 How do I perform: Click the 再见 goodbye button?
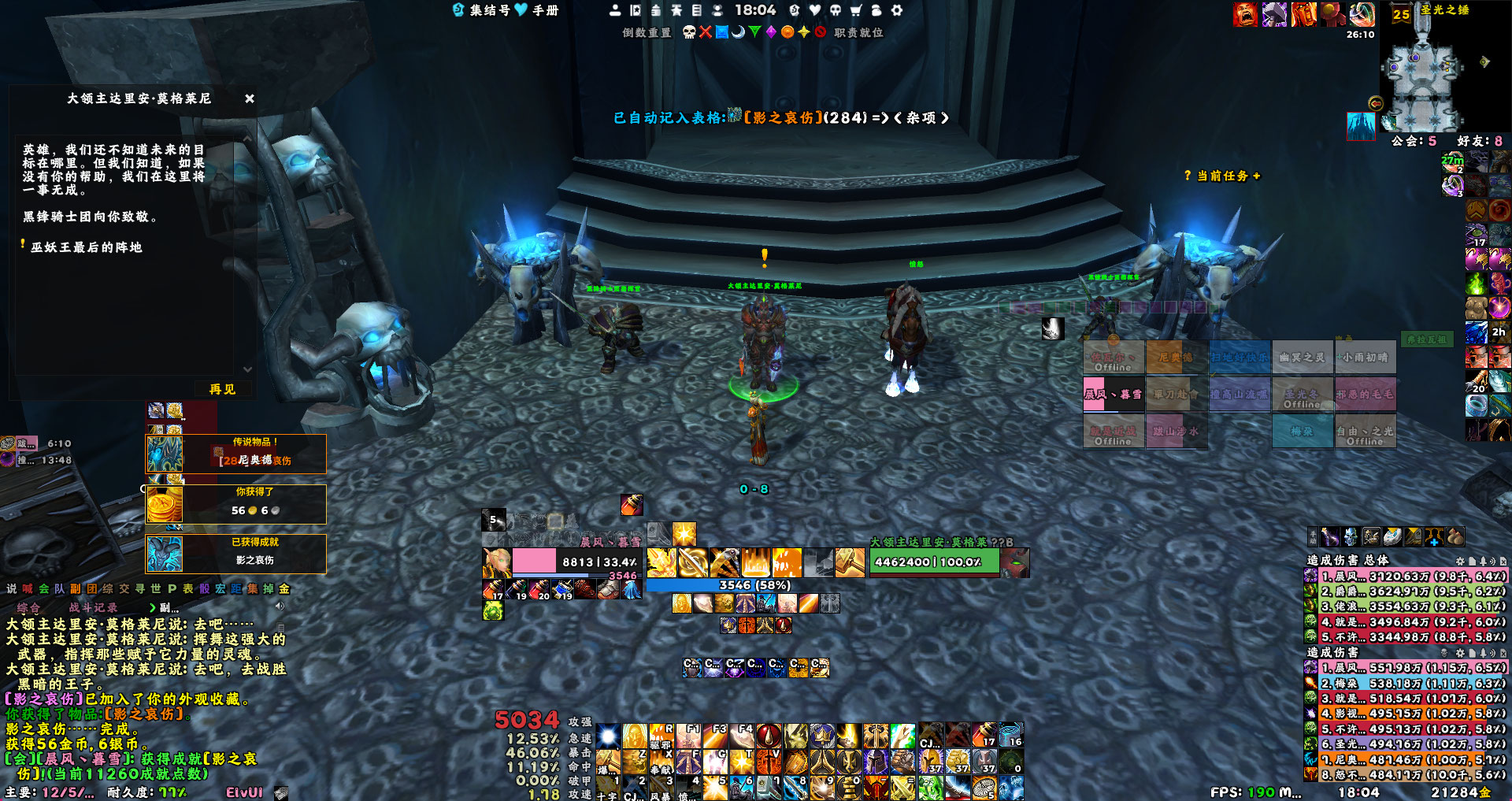(222, 389)
